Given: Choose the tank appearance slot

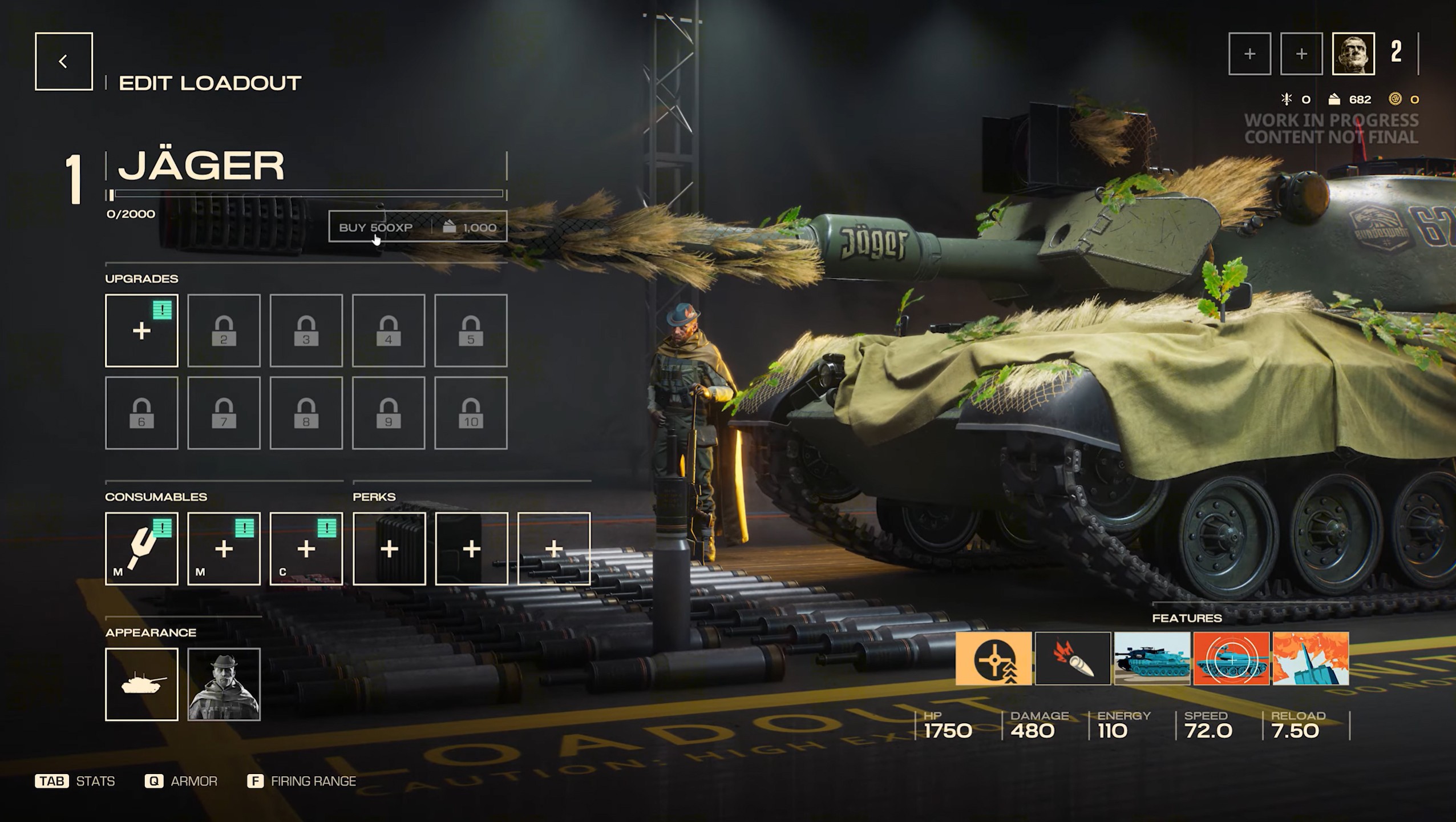Looking at the screenshot, I should point(141,684).
